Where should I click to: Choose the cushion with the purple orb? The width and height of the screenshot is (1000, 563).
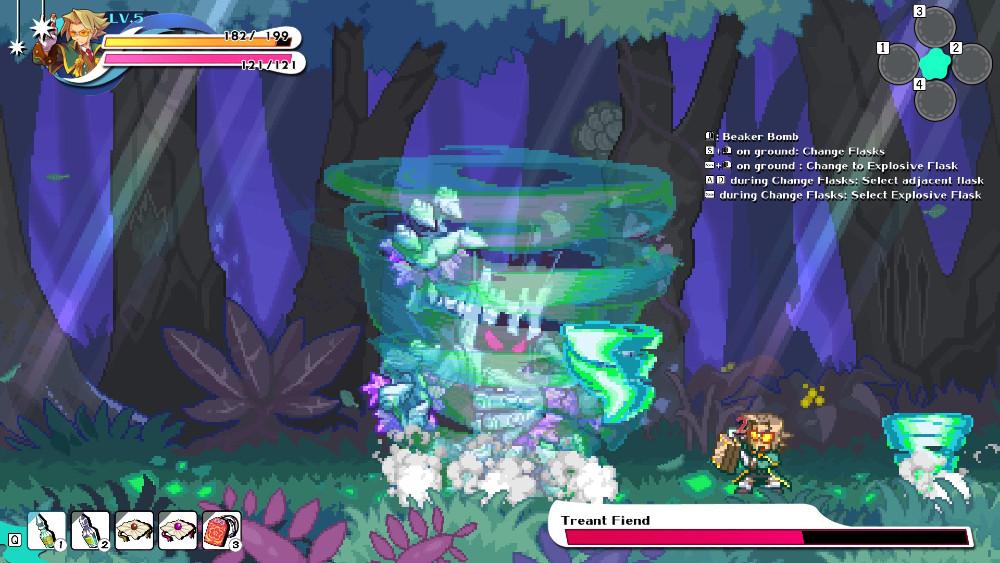(x=178, y=529)
